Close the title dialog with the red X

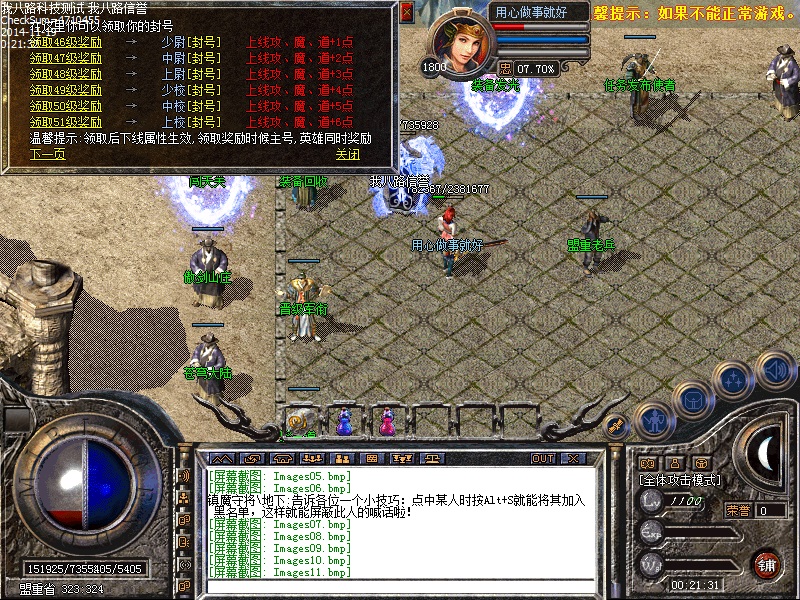(x=406, y=13)
